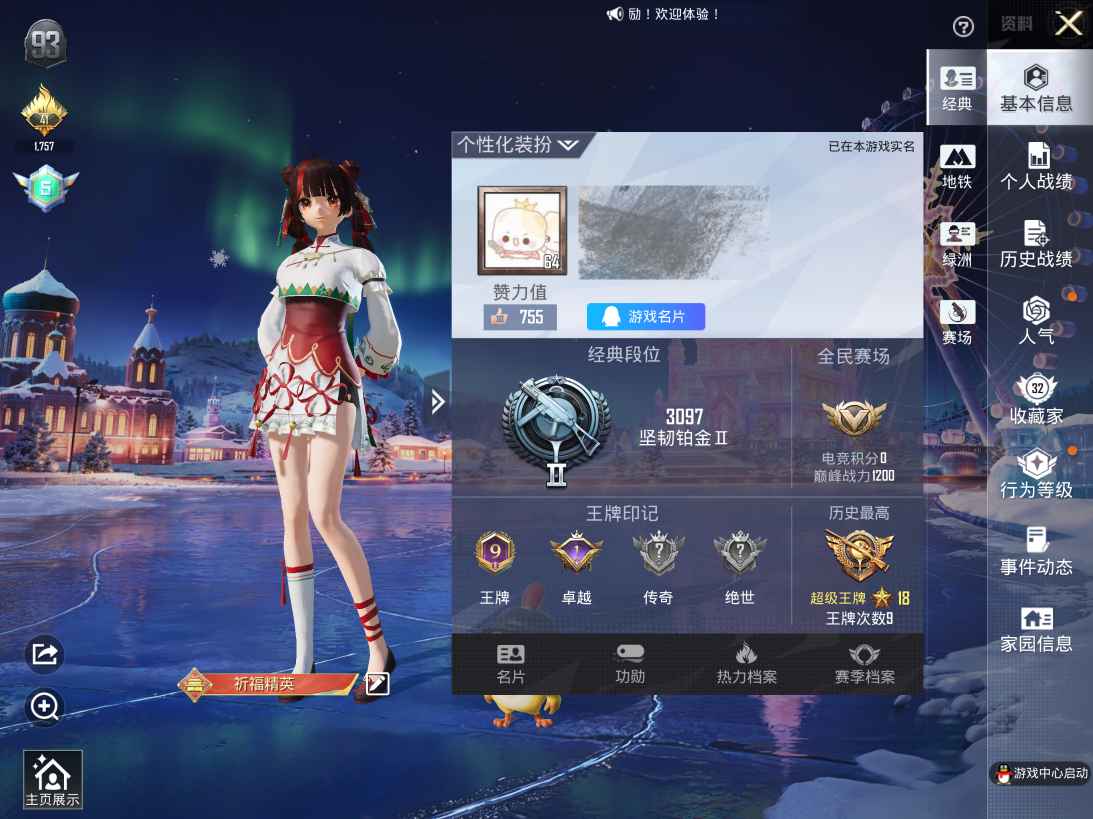
Task: Click the share arrow icon
Action: [x=45, y=654]
